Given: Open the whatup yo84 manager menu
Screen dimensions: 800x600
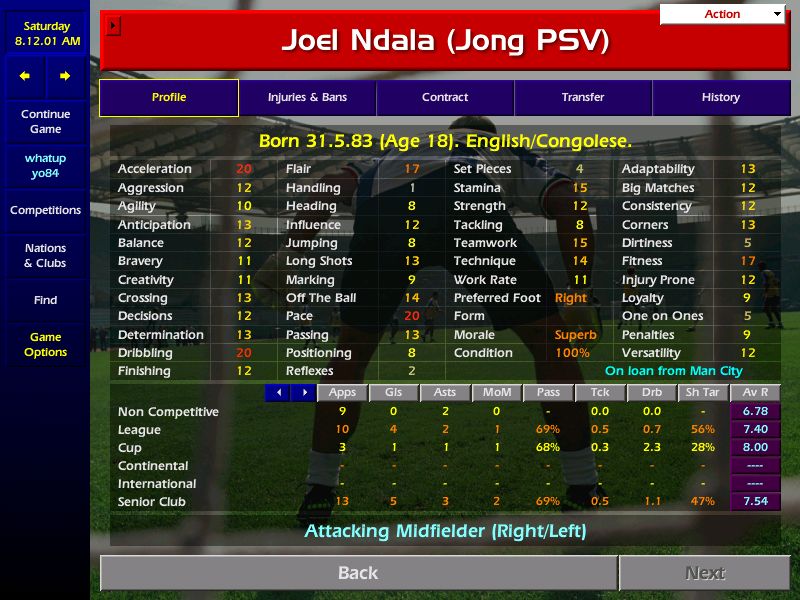Looking at the screenshot, I should 45,166.
